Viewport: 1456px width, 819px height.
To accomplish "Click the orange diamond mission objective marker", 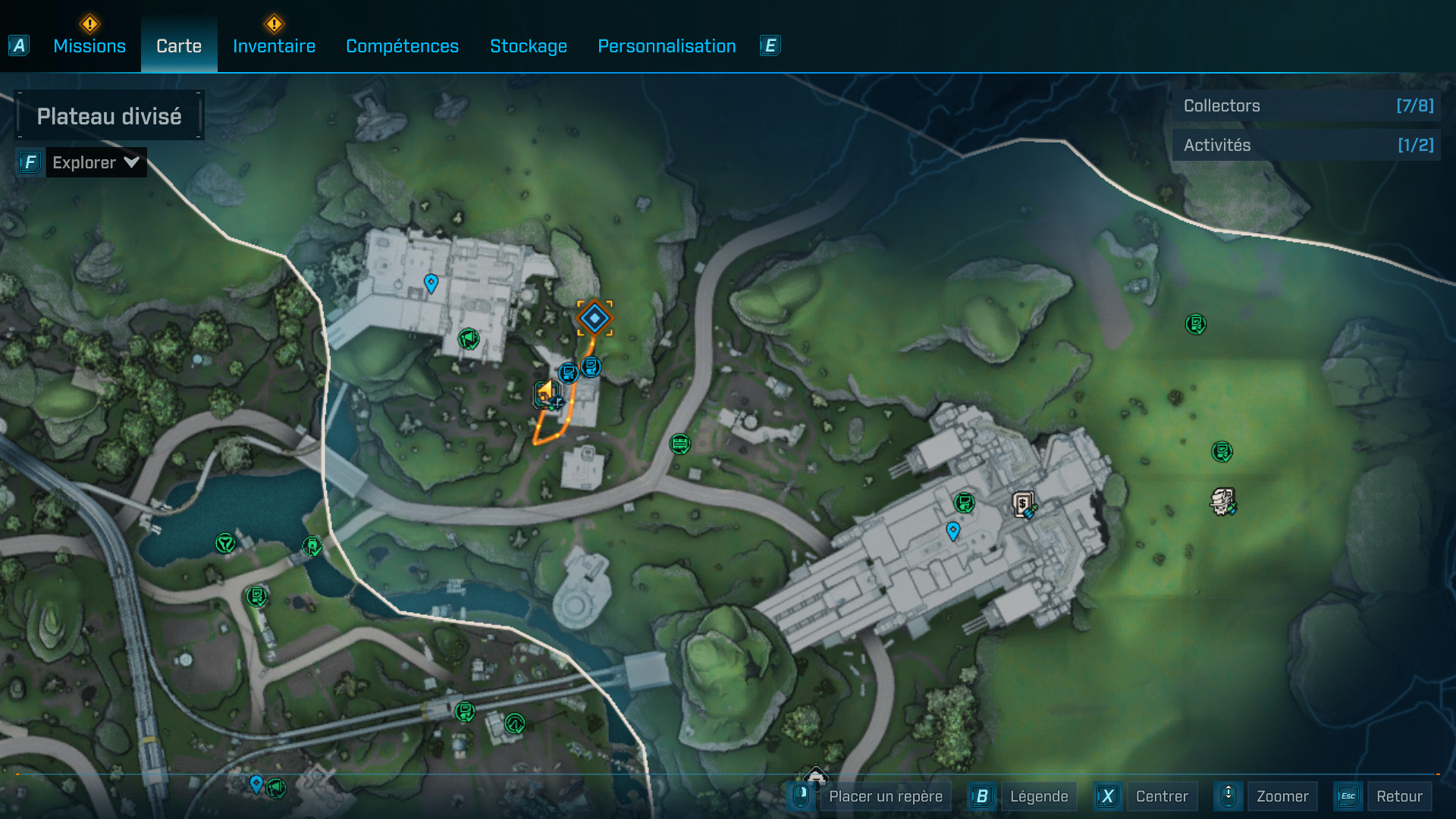I will click(595, 318).
